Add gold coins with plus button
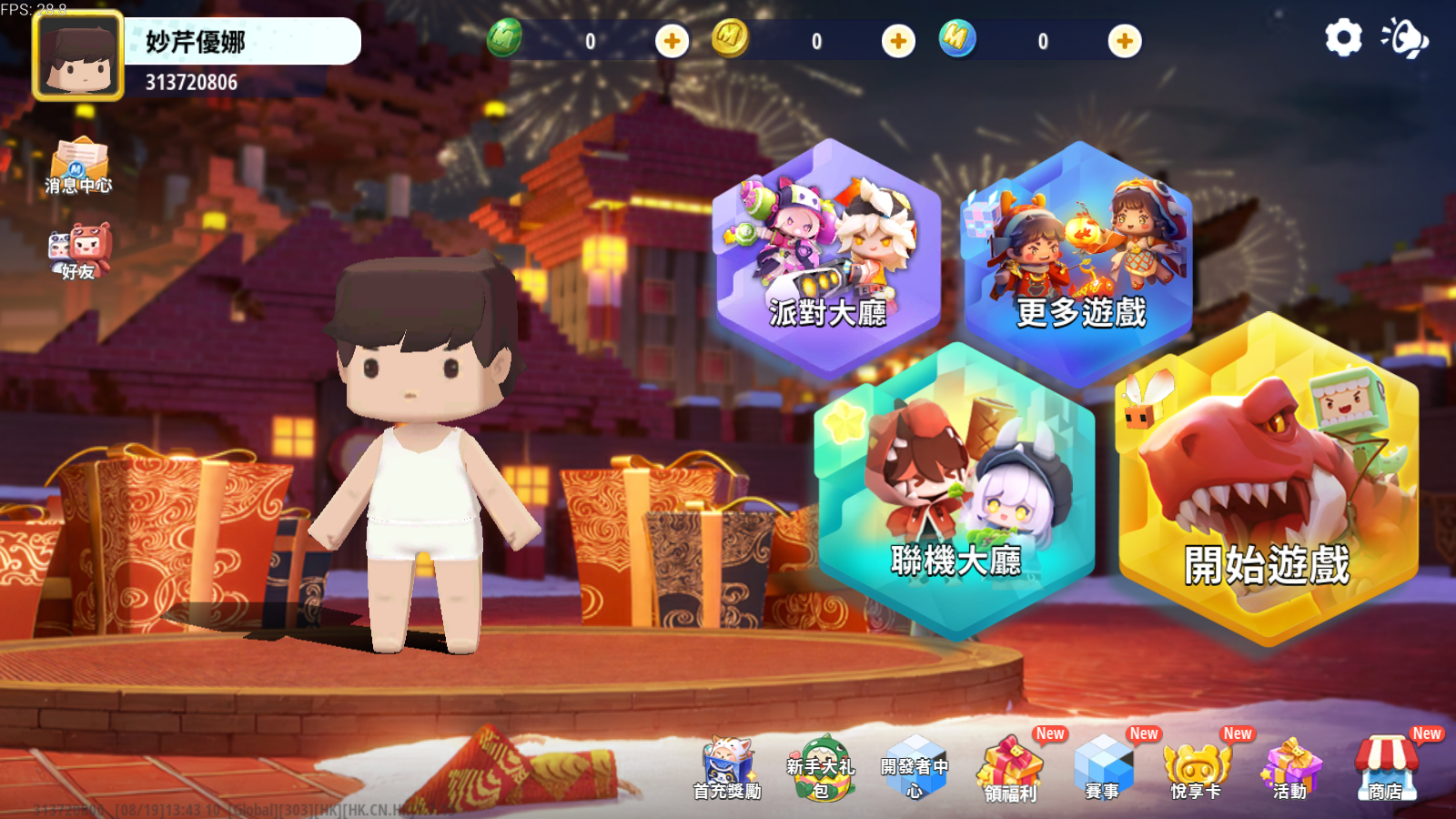 pyautogui.click(x=898, y=41)
